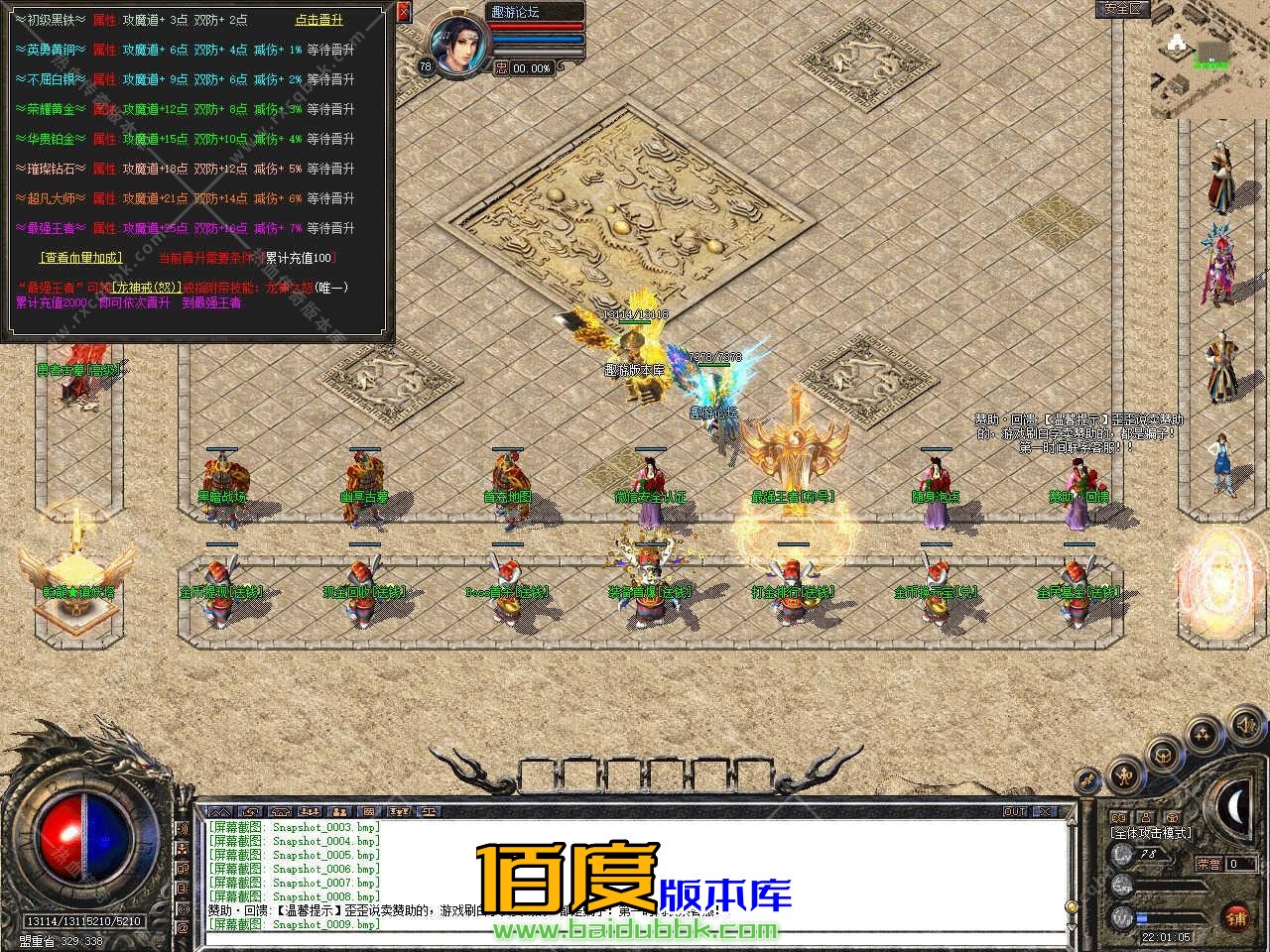Select the two-figure group icon on chat toolbar

(339, 811)
